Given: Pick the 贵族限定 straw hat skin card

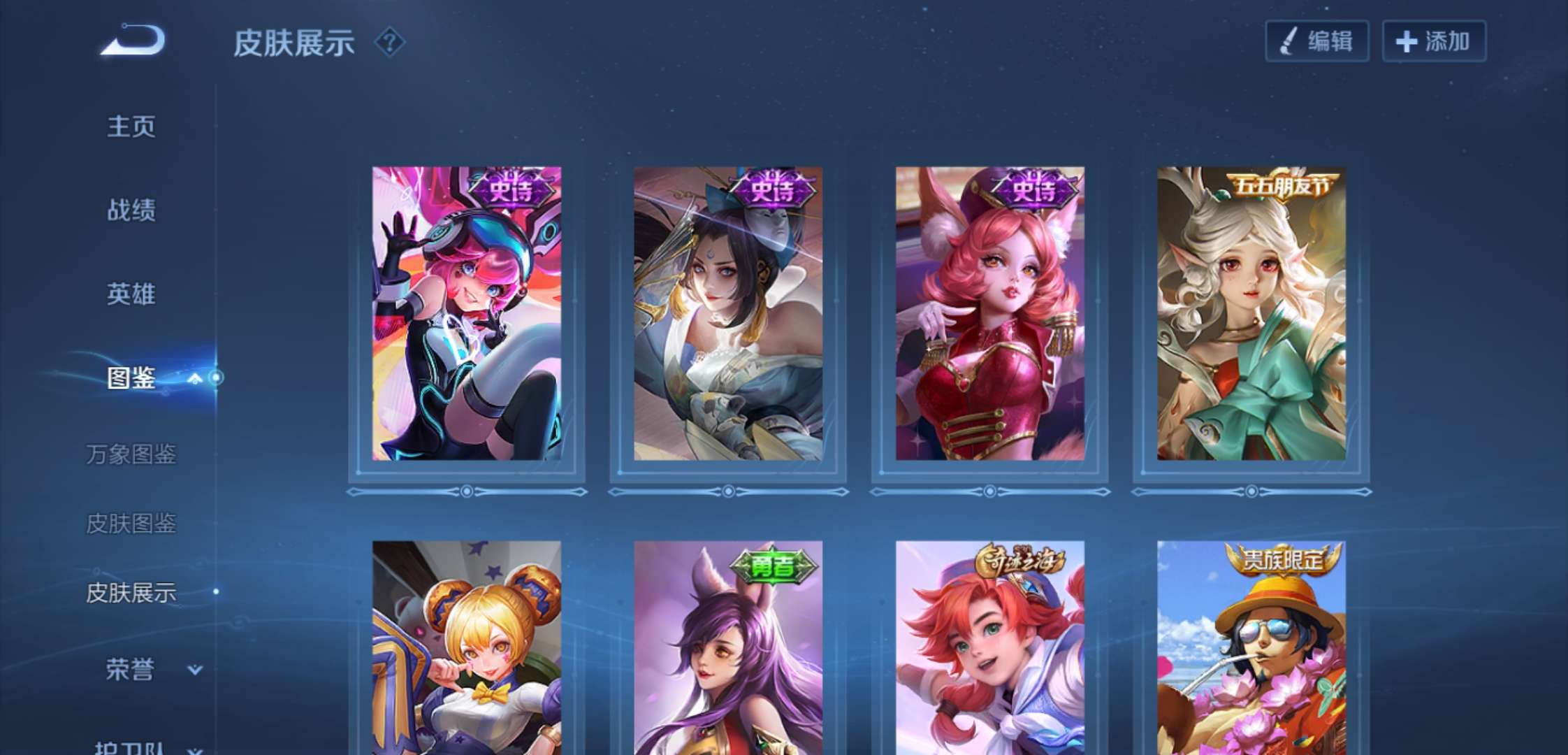Looking at the screenshot, I should click(1251, 647).
